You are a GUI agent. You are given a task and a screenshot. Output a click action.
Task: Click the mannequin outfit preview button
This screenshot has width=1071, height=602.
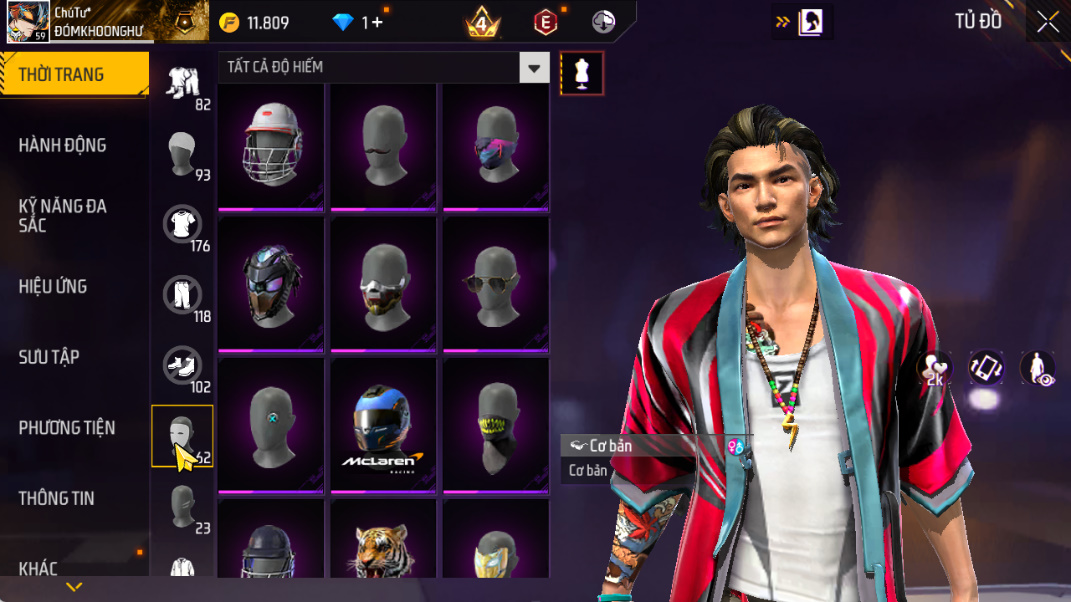click(x=582, y=73)
